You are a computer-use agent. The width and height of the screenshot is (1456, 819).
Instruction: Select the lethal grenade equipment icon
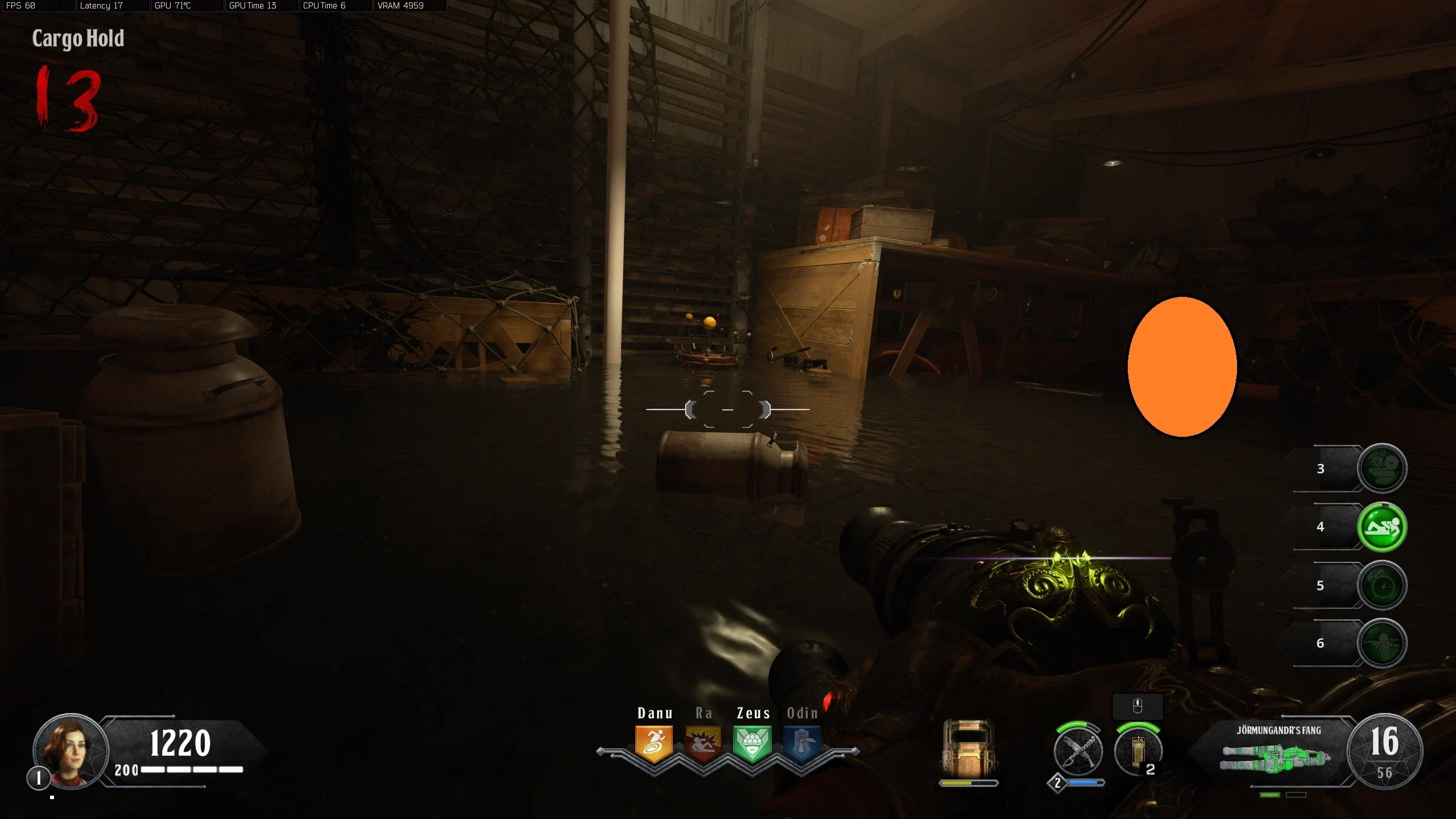(1137, 752)
